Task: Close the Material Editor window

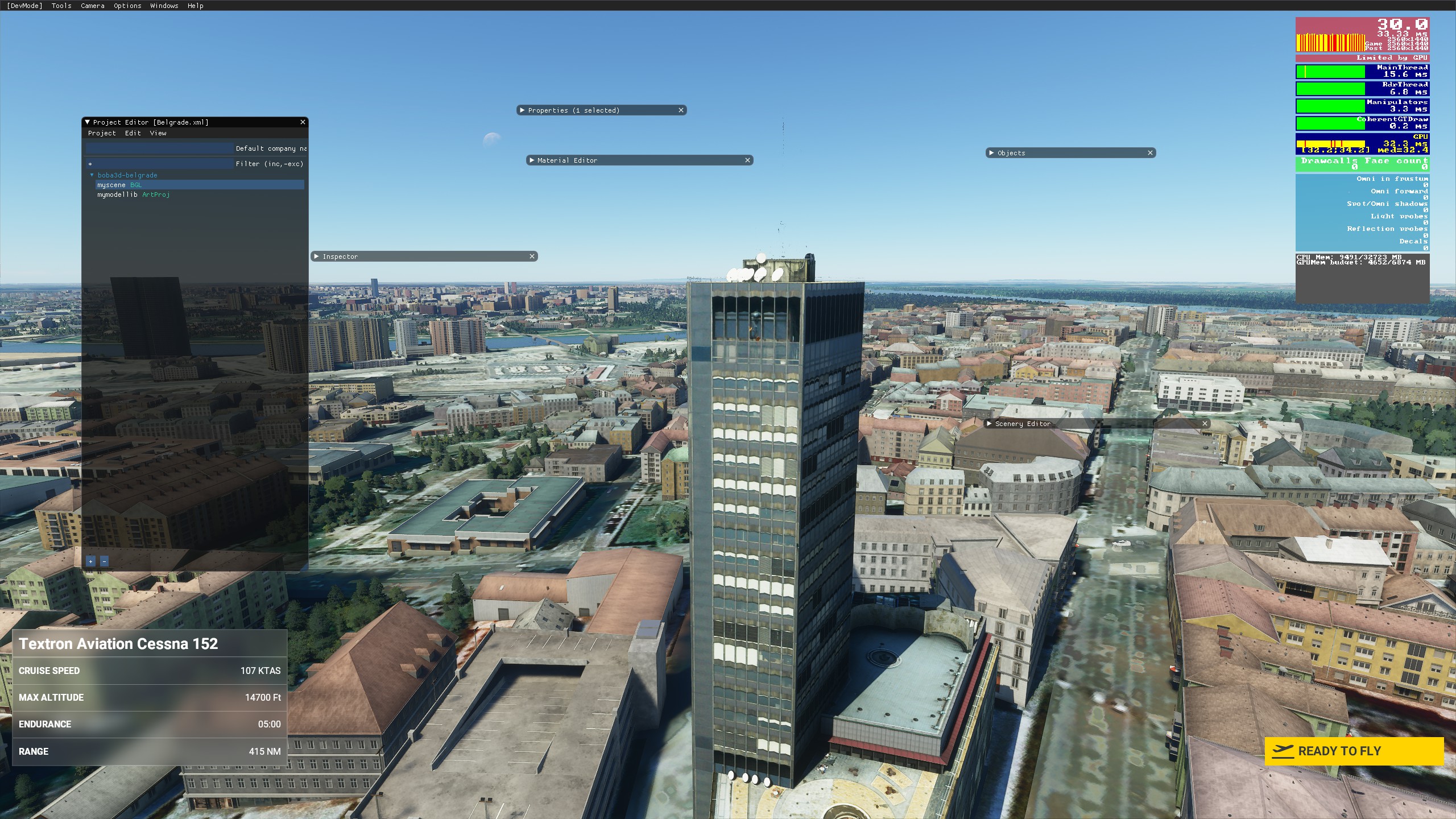Action: pyautogui.click(x=747, y=160)
